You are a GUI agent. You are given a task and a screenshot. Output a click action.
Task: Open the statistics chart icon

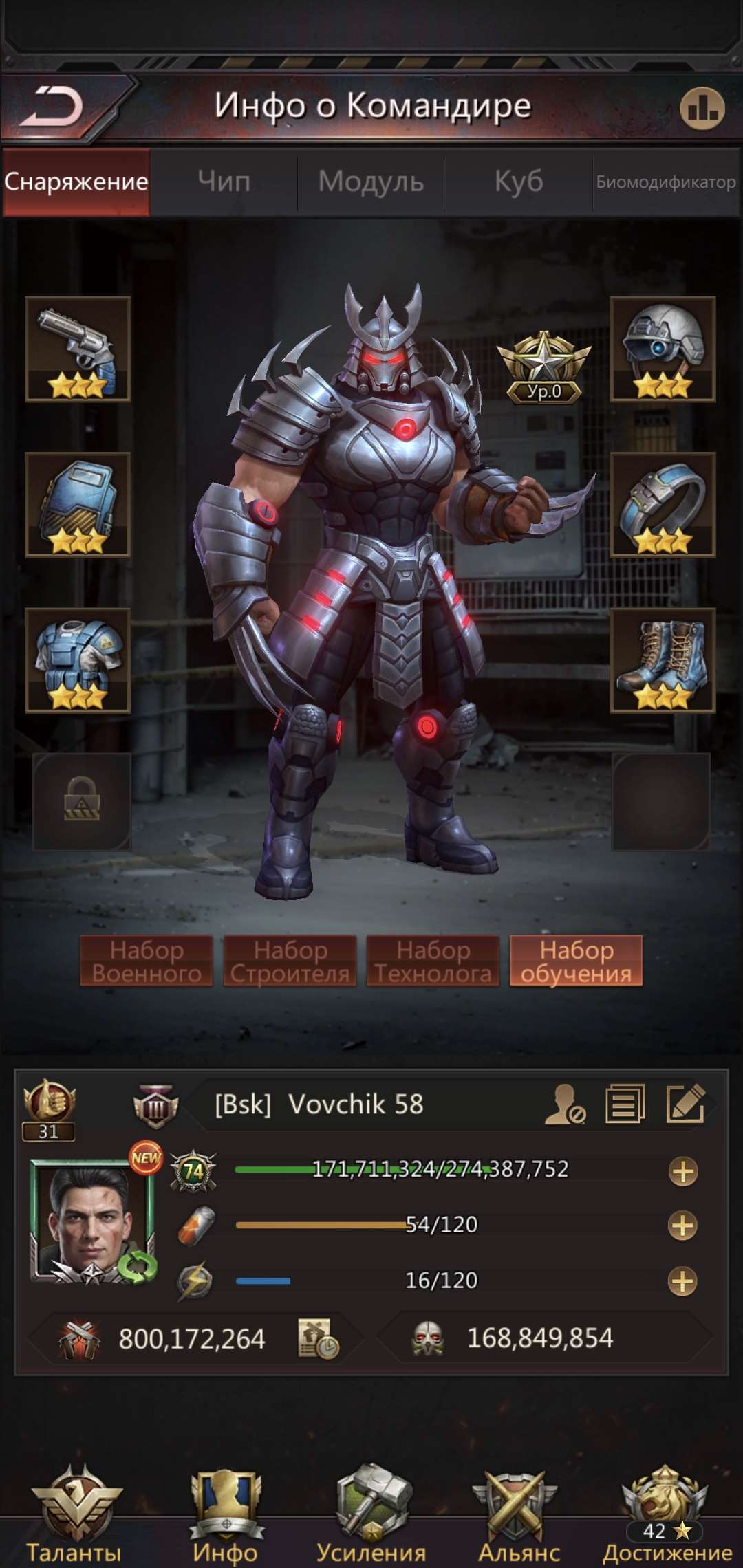pos(702,109)
